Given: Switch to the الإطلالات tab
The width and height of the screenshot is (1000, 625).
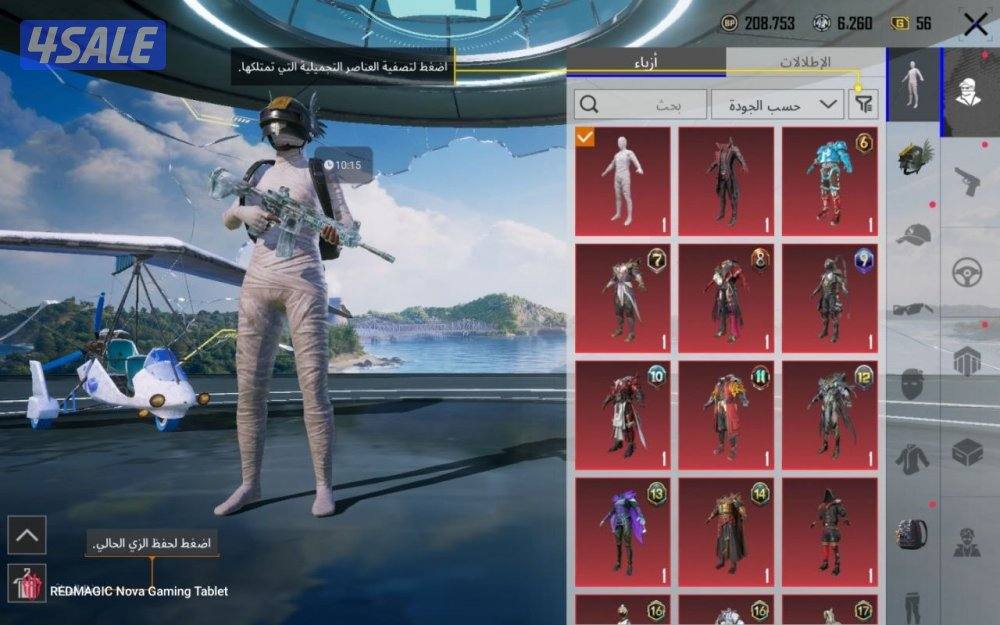Looking at the screenshot, I should [804, 62].
